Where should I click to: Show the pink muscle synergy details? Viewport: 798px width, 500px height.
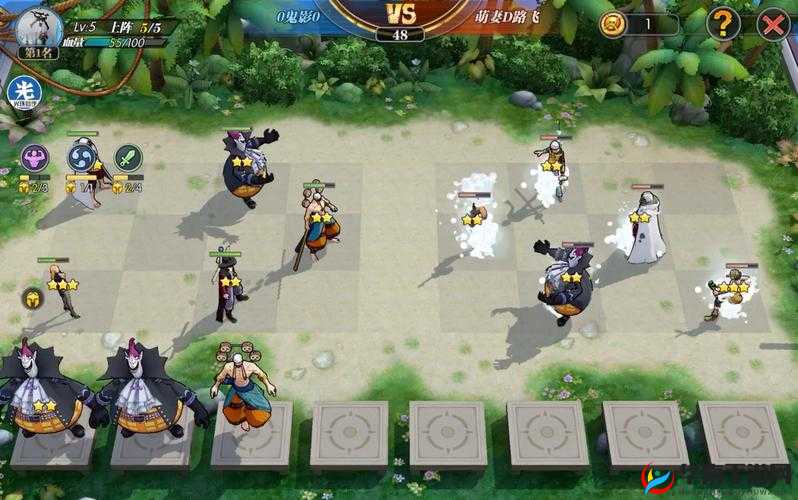(35, 157)
